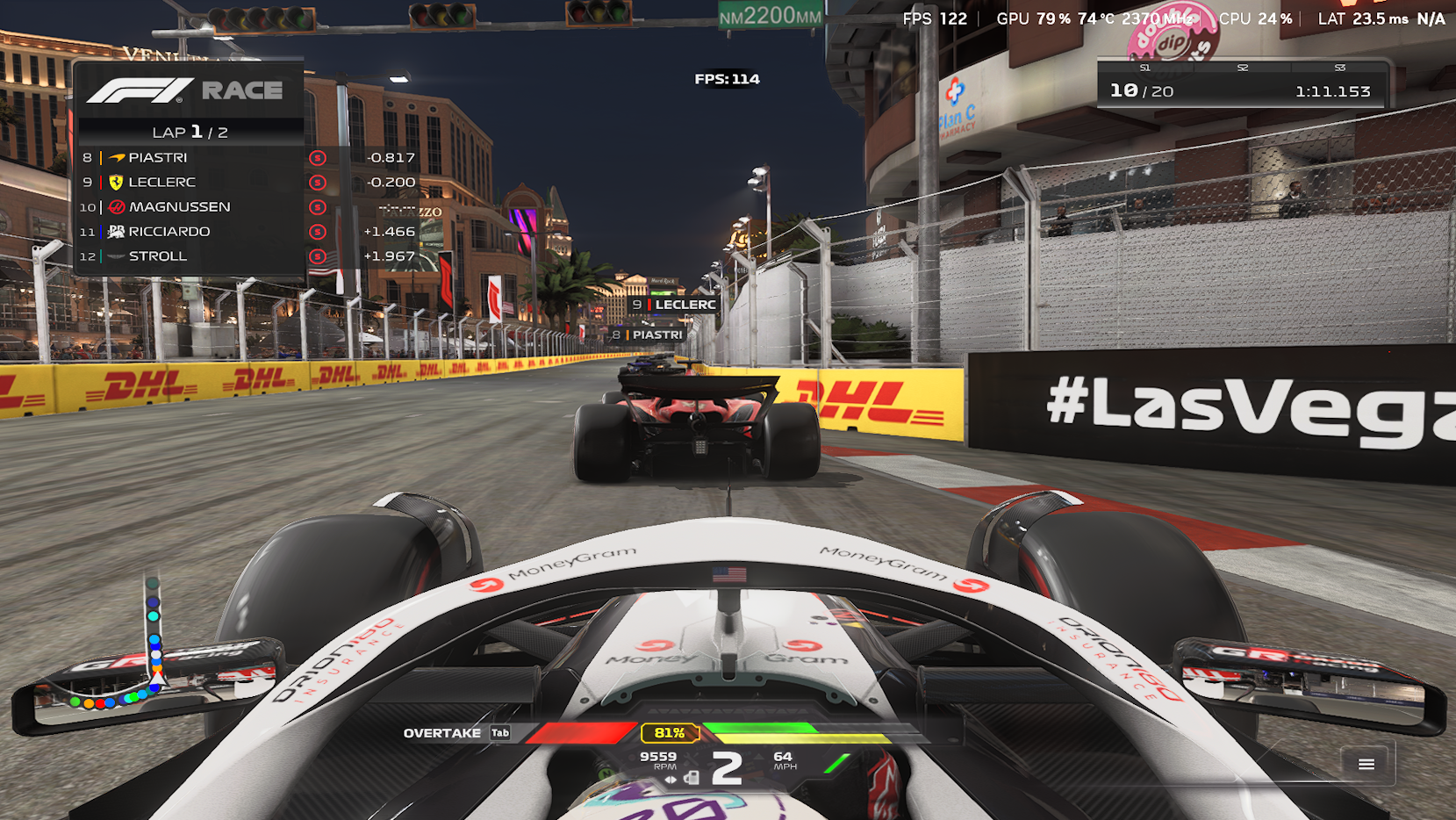Toggle the OVERTAKE mode indicator
The width and height of the screenshot is (1456, 820).
tap(443, 732)
